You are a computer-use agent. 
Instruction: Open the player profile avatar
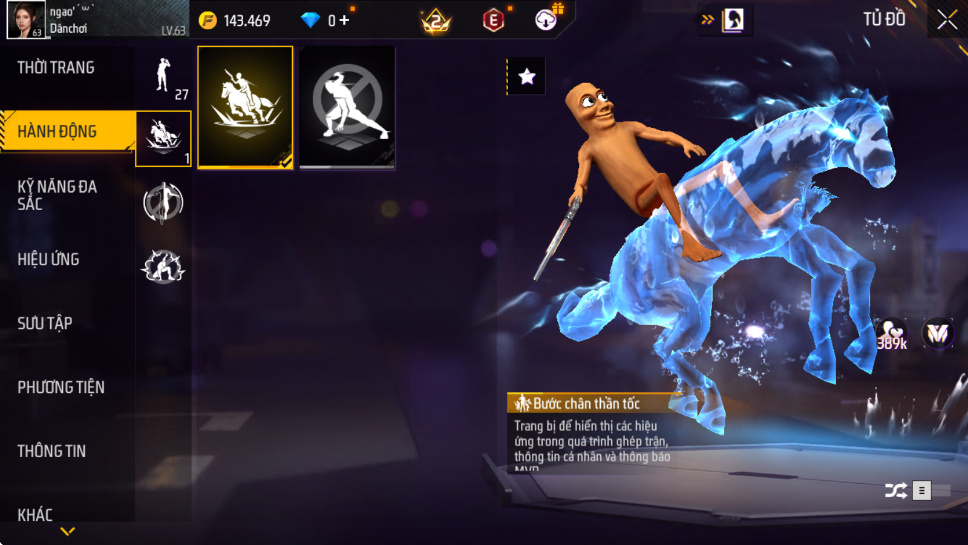pyautogui.click(x=25, y=20)
